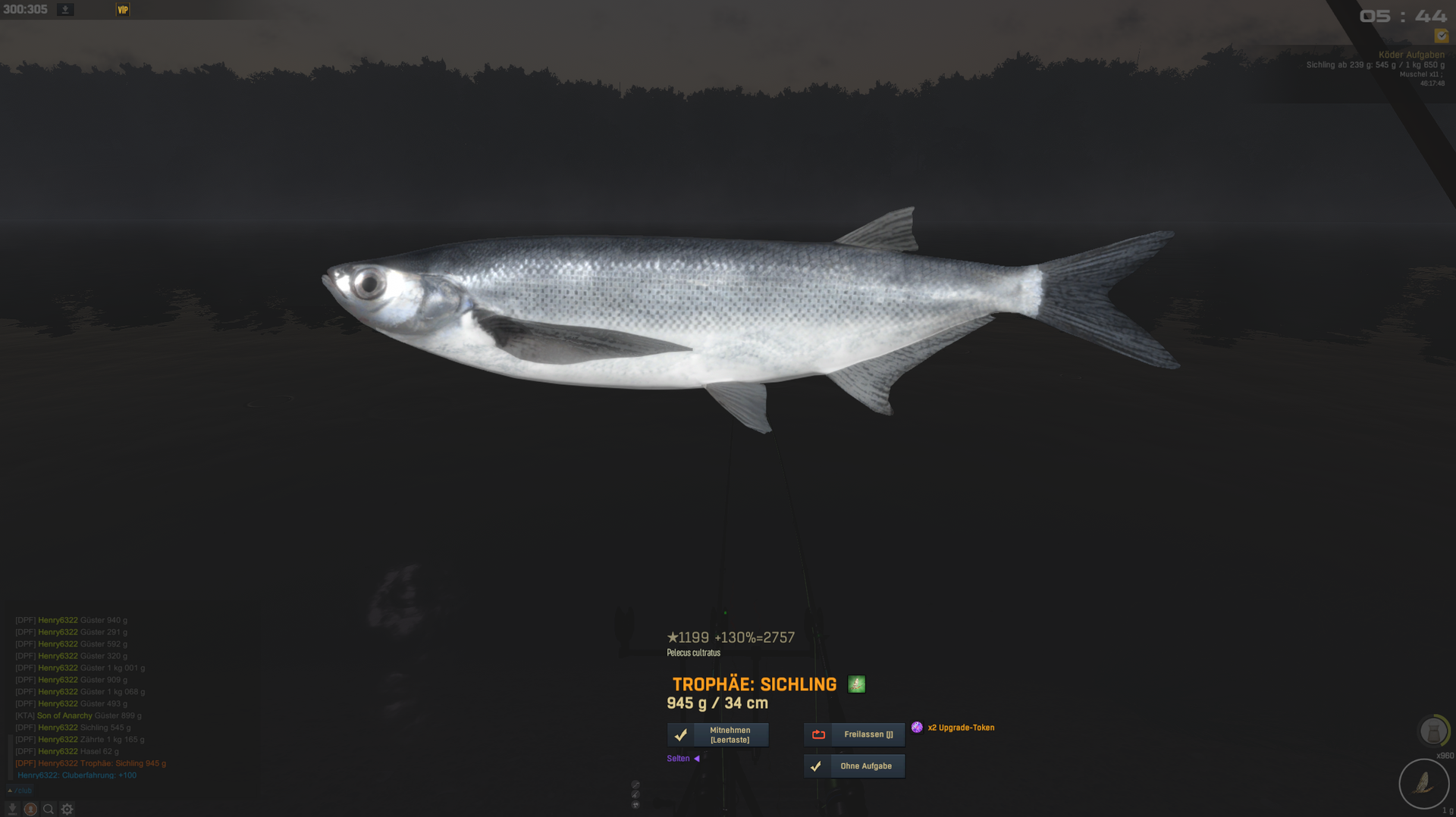Click the purple Upgrade-Token icon
The width and height of the screenshot is (1456, 817).
917,728
